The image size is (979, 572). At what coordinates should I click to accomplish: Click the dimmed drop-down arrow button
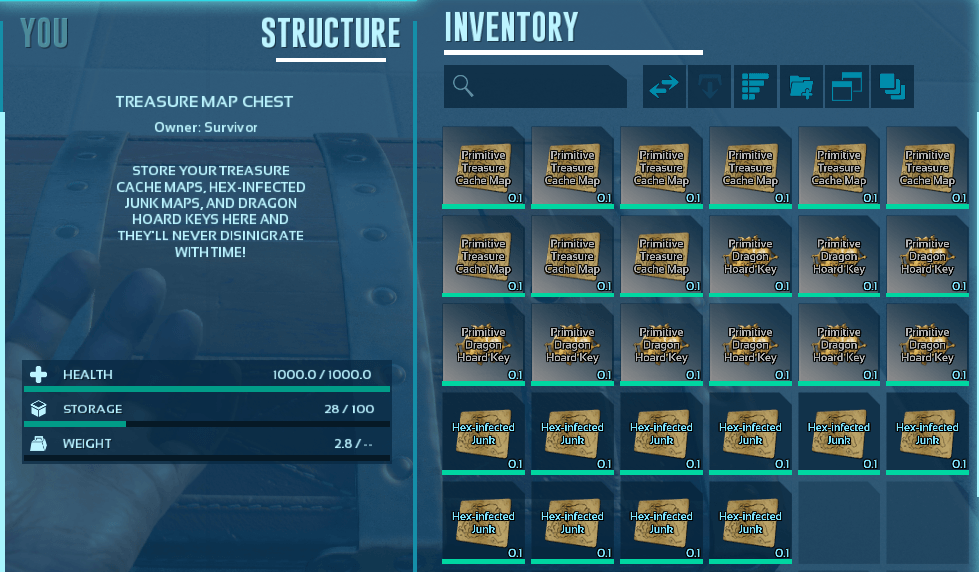coord(709,87)
